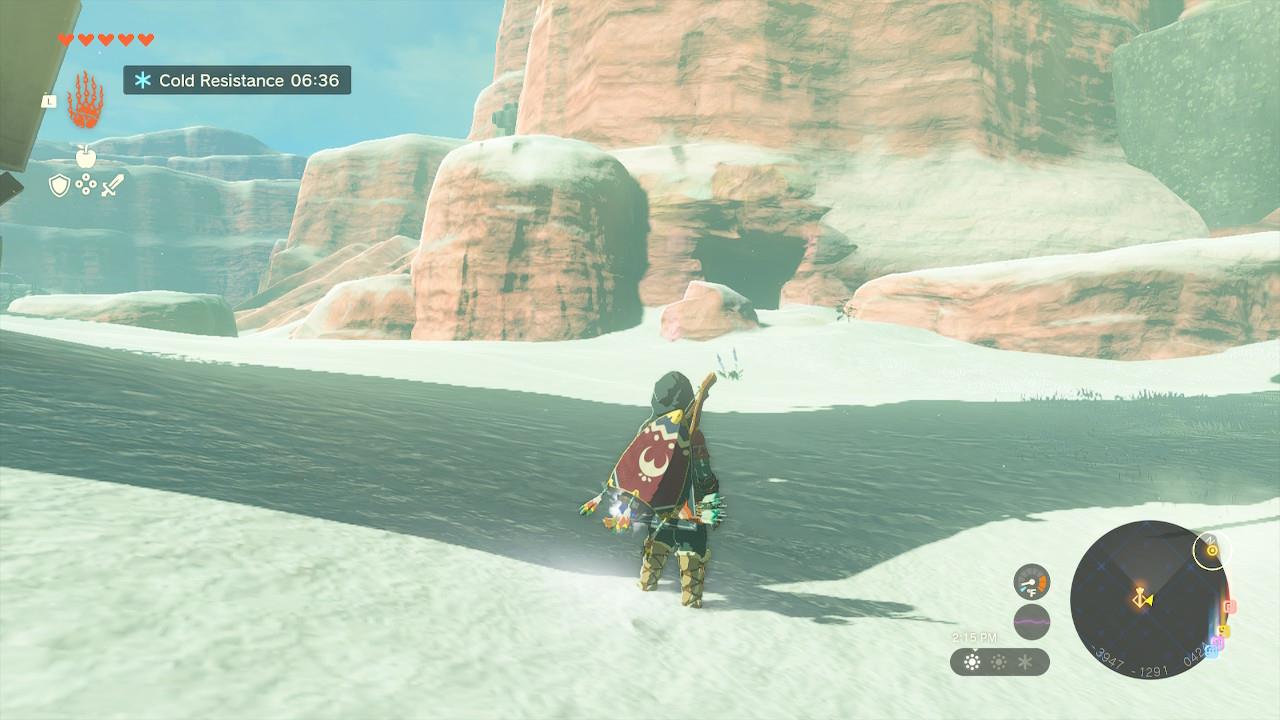Select the yellow smiley marker on minimap edge

[x=1222, y=631]
